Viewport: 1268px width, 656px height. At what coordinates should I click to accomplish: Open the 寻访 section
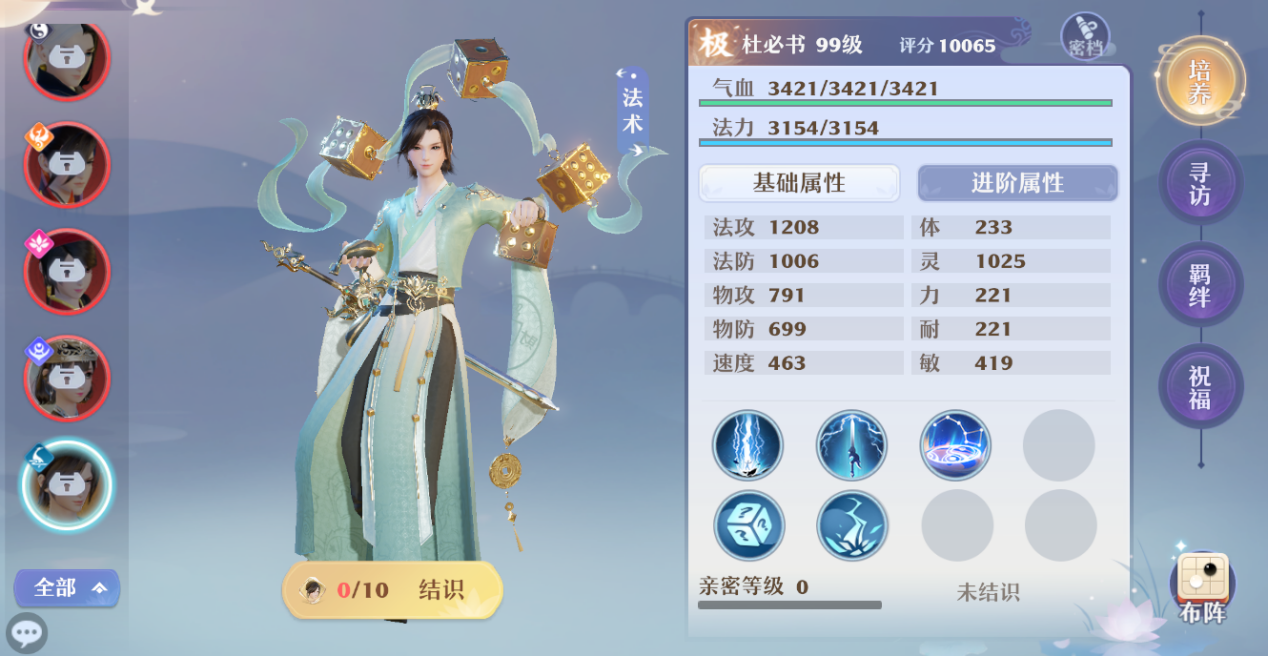point(1200,183)
